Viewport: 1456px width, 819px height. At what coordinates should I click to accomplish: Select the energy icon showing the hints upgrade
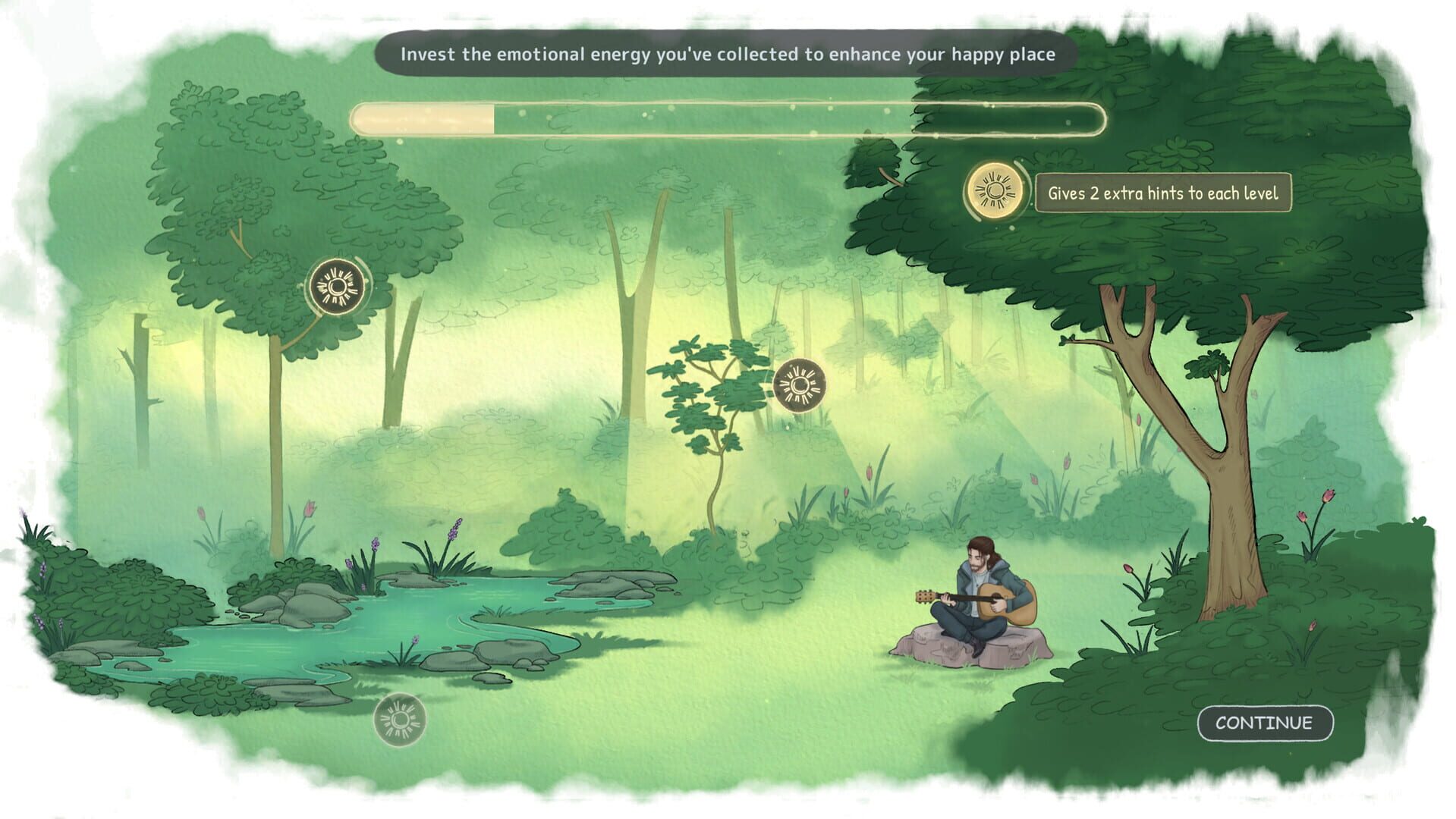[x=992, y=193]
